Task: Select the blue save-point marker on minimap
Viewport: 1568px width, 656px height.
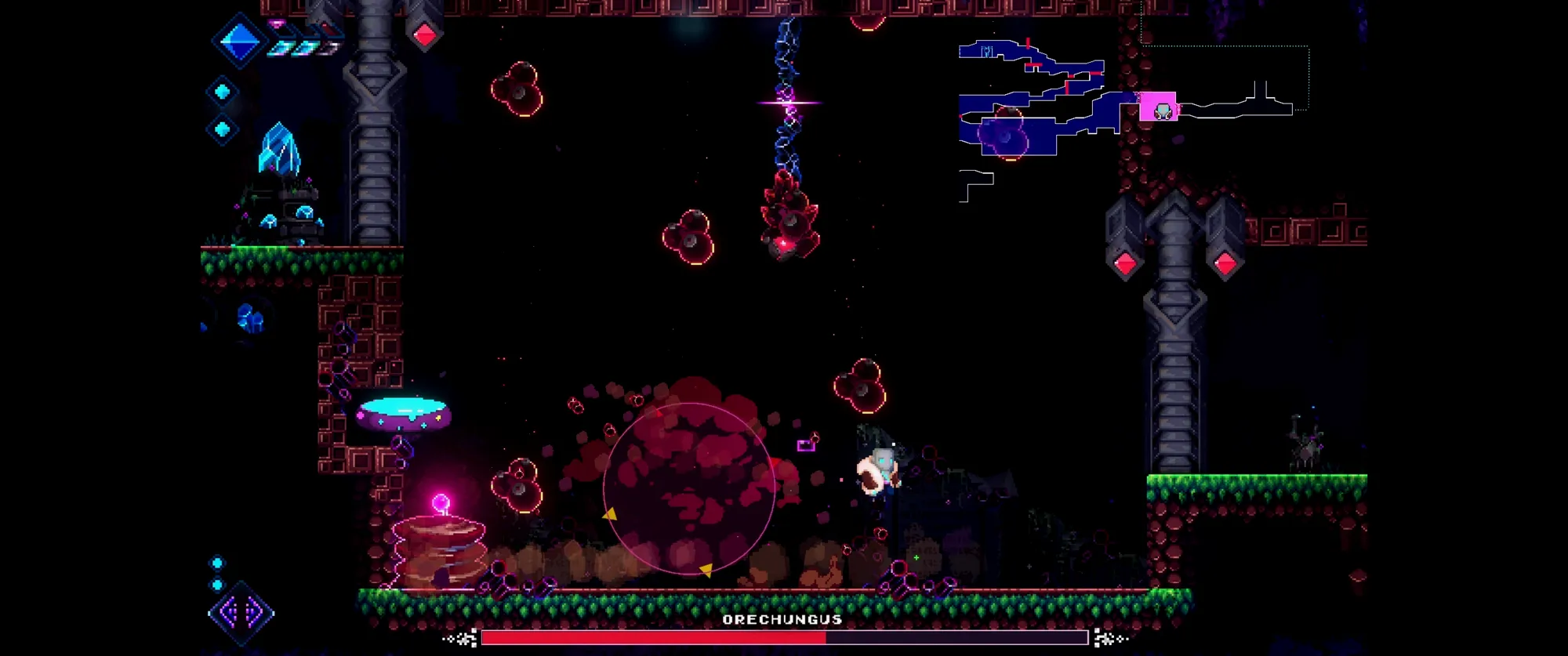Action: (x=987, y=52)
